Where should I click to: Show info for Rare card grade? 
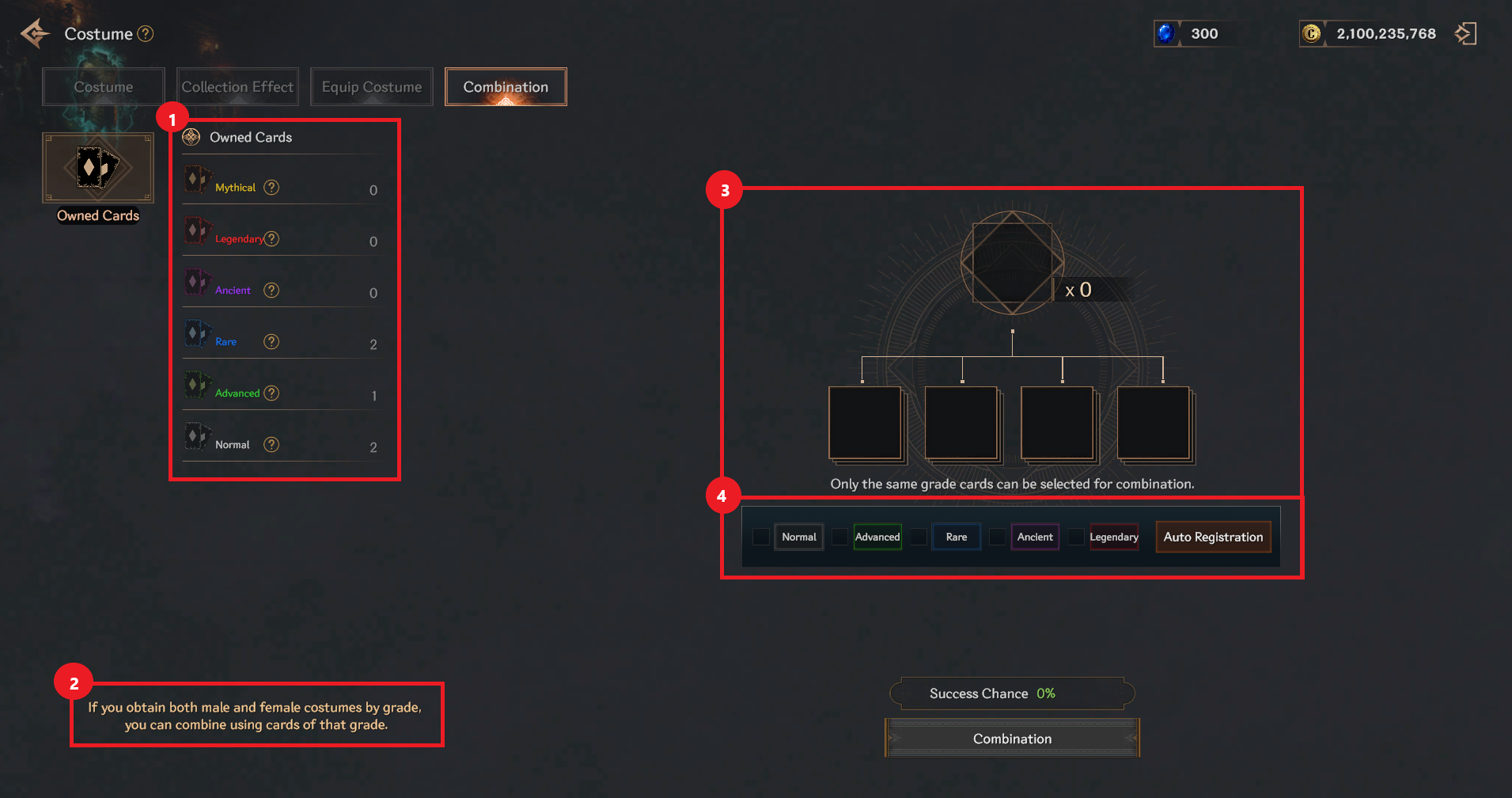pyautogui.click(x=271, y=342)
